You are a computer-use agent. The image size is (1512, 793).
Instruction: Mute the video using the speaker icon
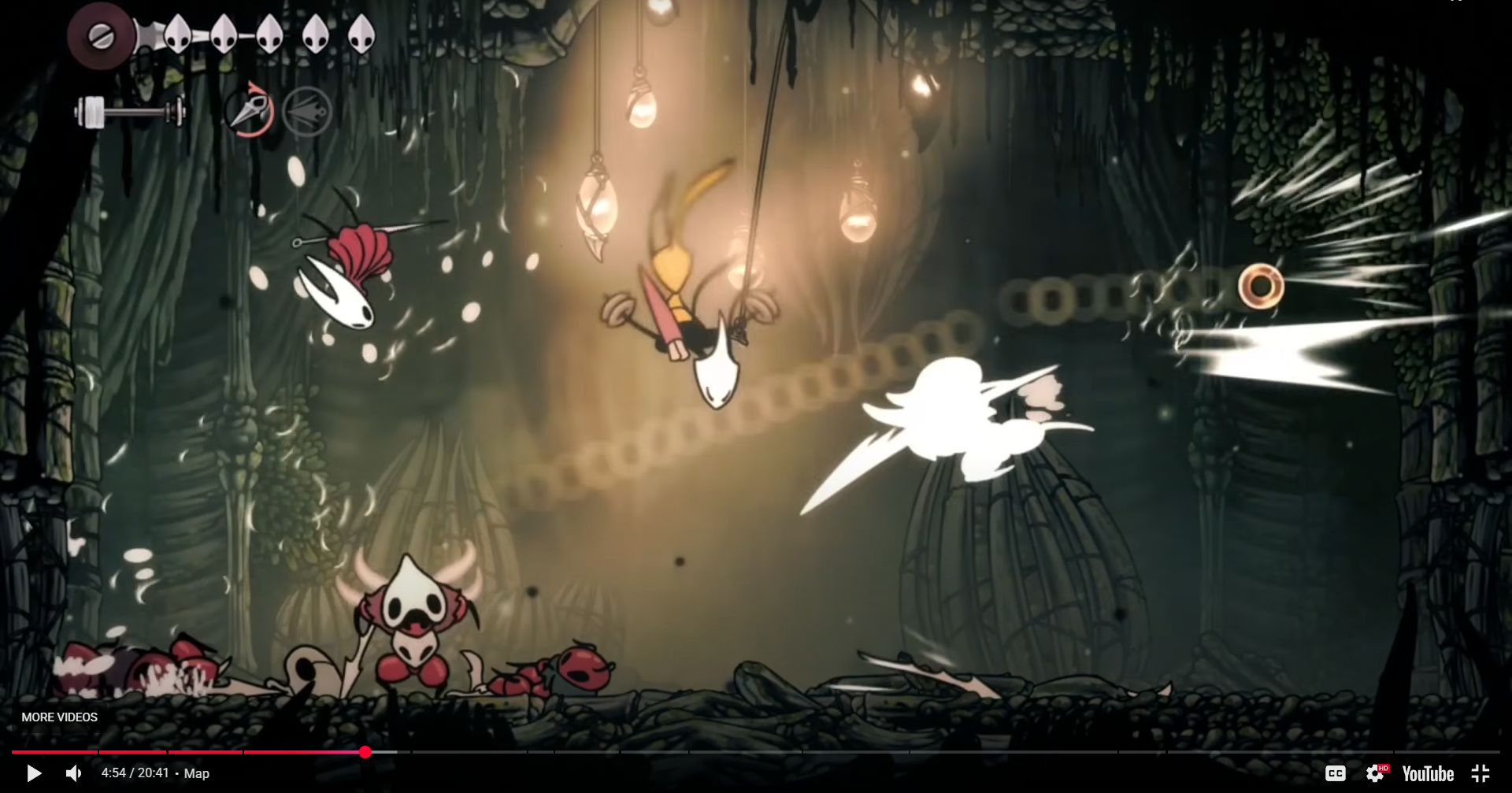click(x=75, y=773)
